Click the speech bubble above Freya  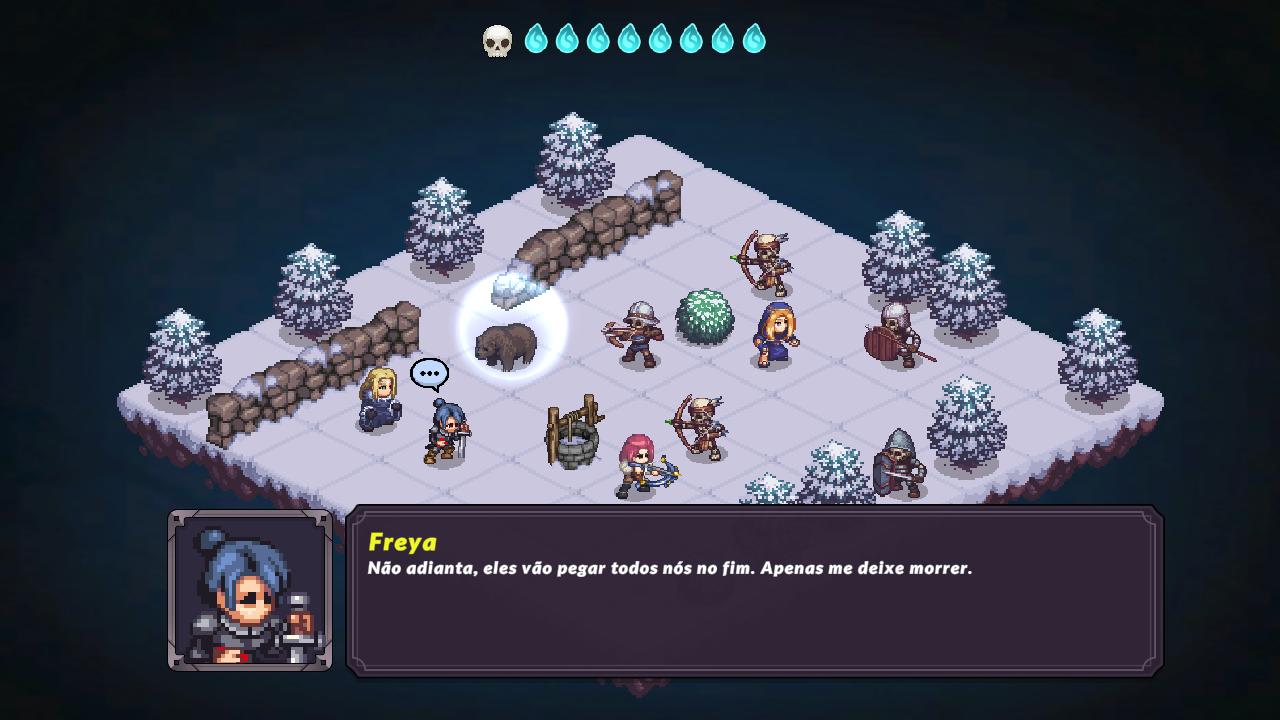click(x=427, y=373)
